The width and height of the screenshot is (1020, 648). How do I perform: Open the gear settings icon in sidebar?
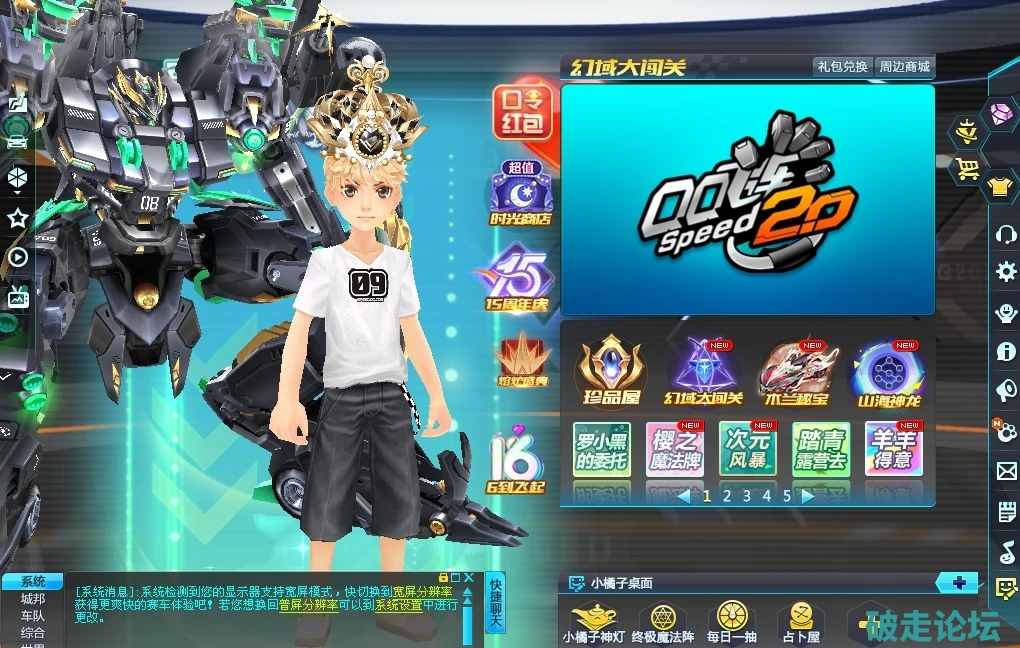1006,271
